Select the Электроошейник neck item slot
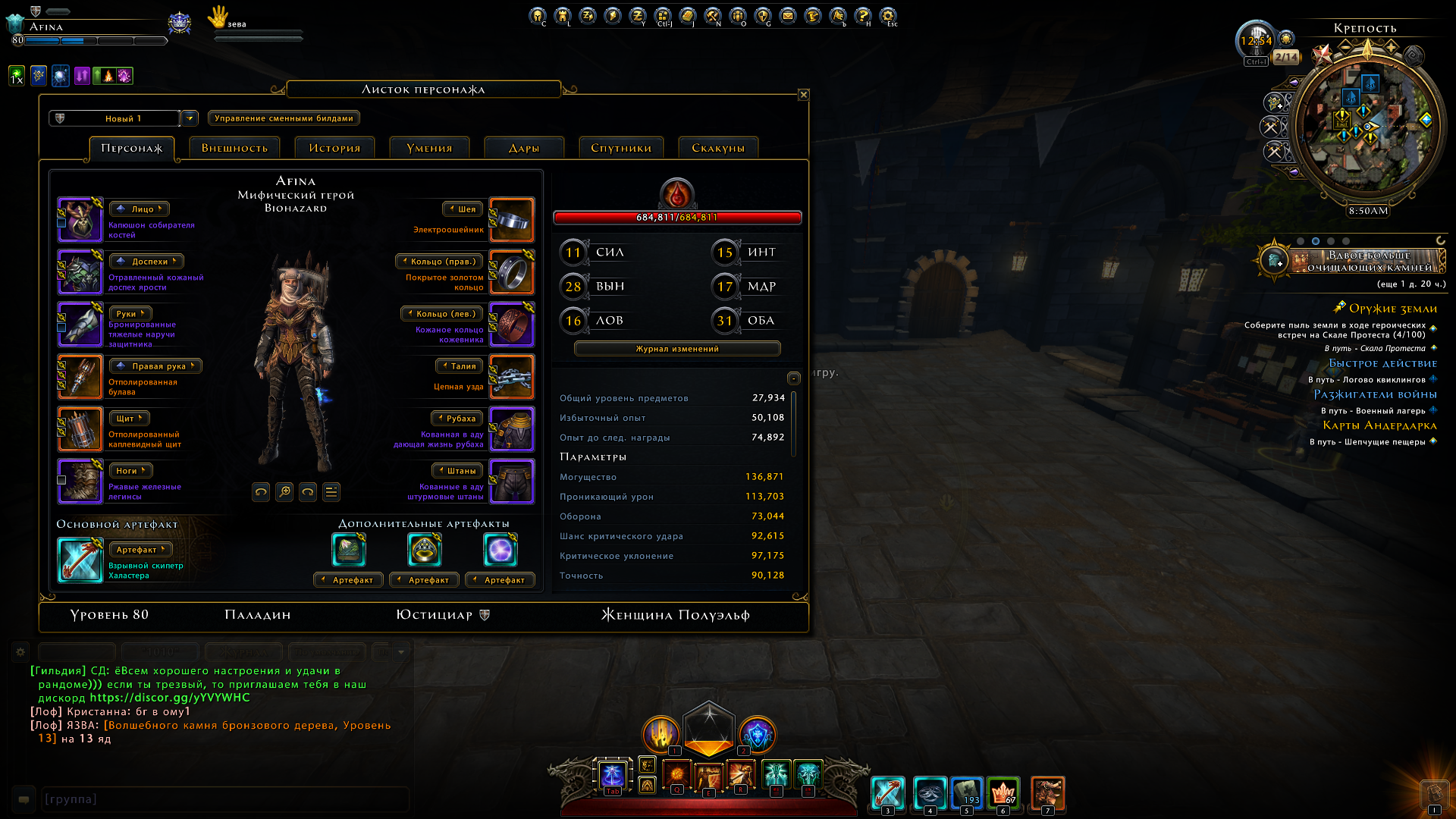The image size is (1456, 819). 512,220
